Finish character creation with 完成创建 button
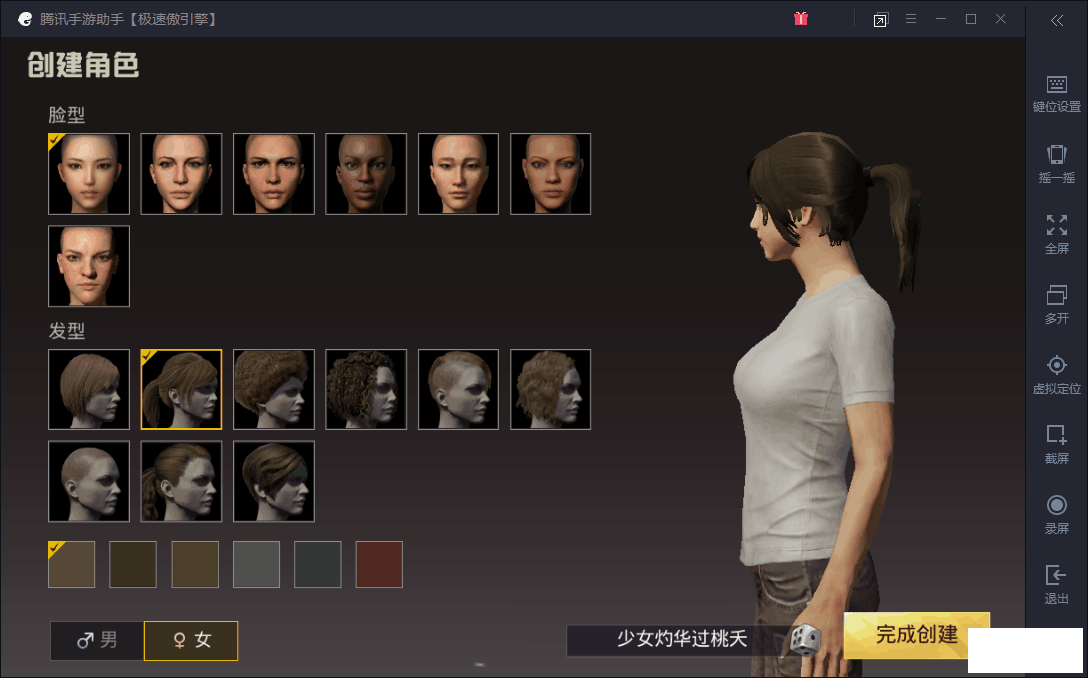Viewport: 1088px width, 678px height. [916, 635]
